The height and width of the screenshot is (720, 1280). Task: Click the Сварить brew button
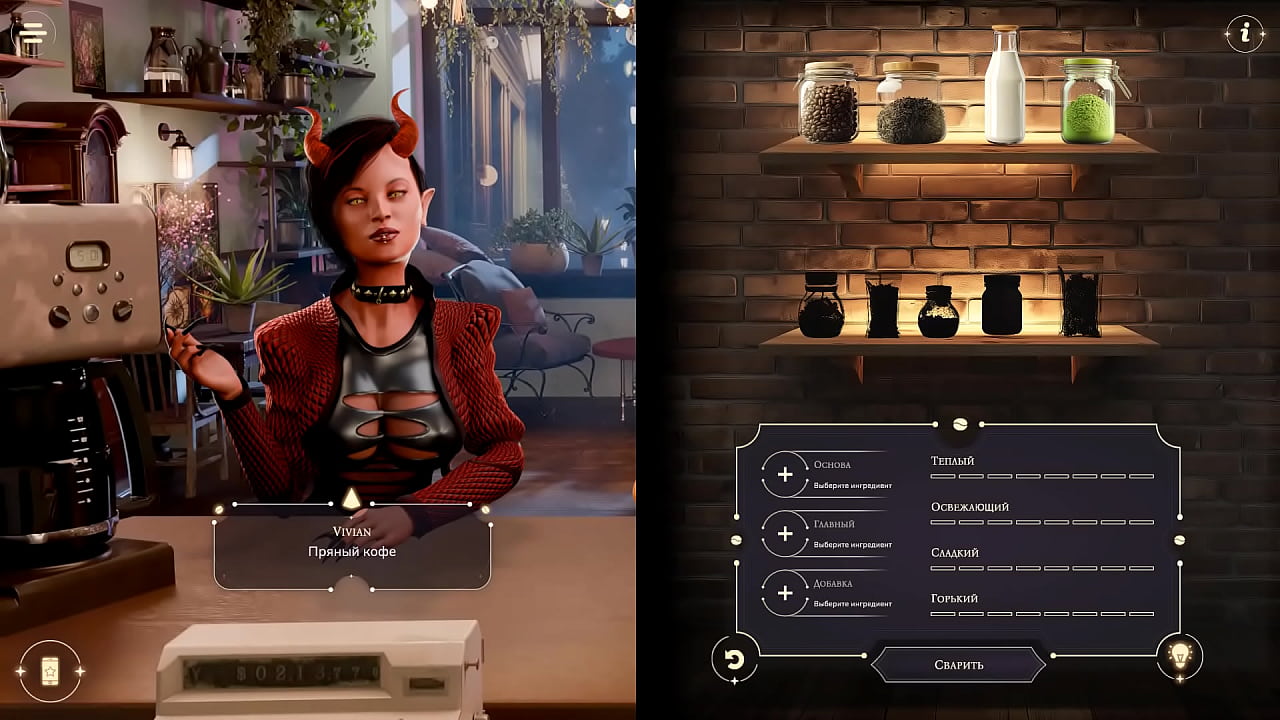coord(959,664)
